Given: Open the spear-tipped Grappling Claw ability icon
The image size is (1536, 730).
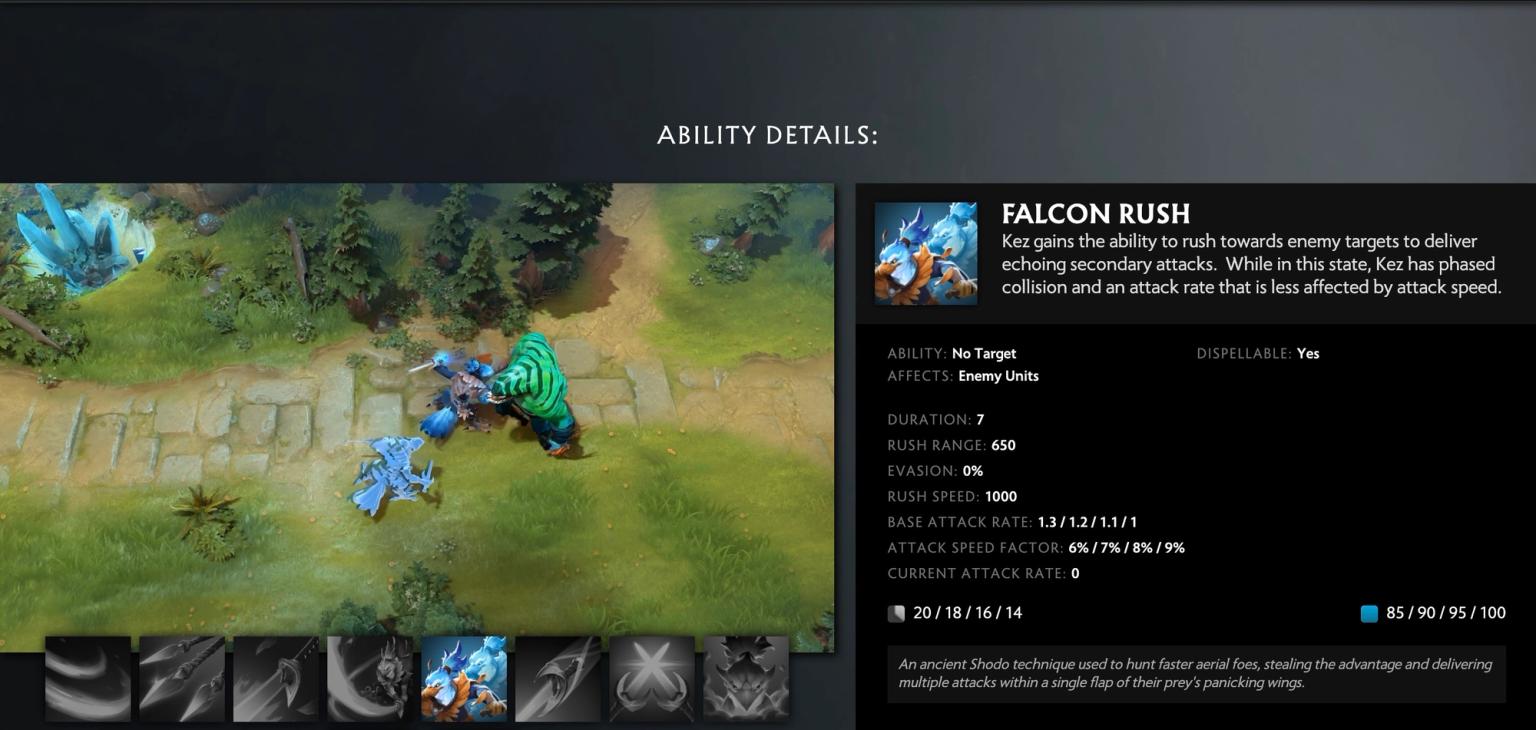Looking at the screenshot, I should pos(181,679).
